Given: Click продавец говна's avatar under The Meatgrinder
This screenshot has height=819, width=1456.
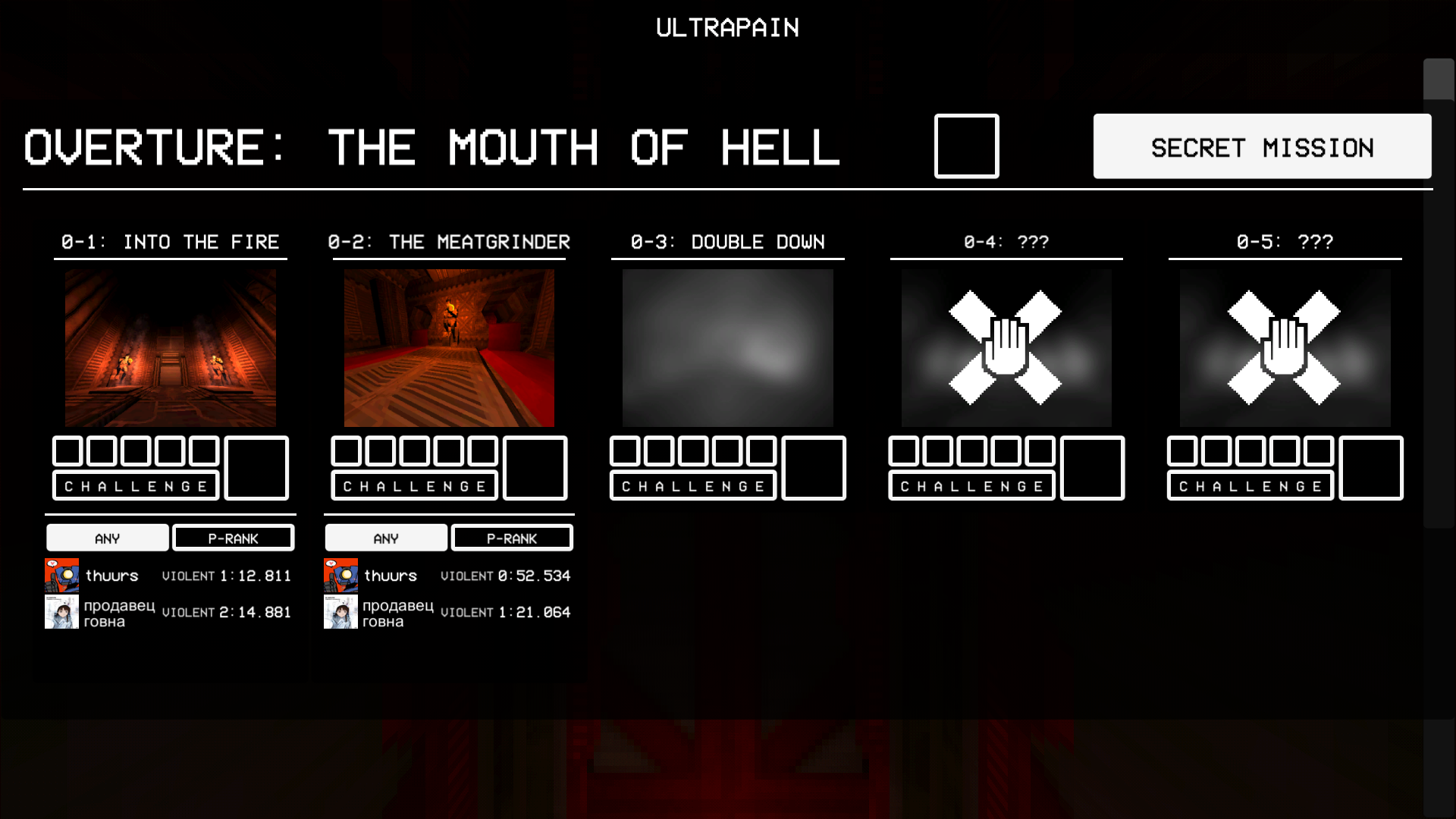Looking at the screenshot, I should coord(341,611).
